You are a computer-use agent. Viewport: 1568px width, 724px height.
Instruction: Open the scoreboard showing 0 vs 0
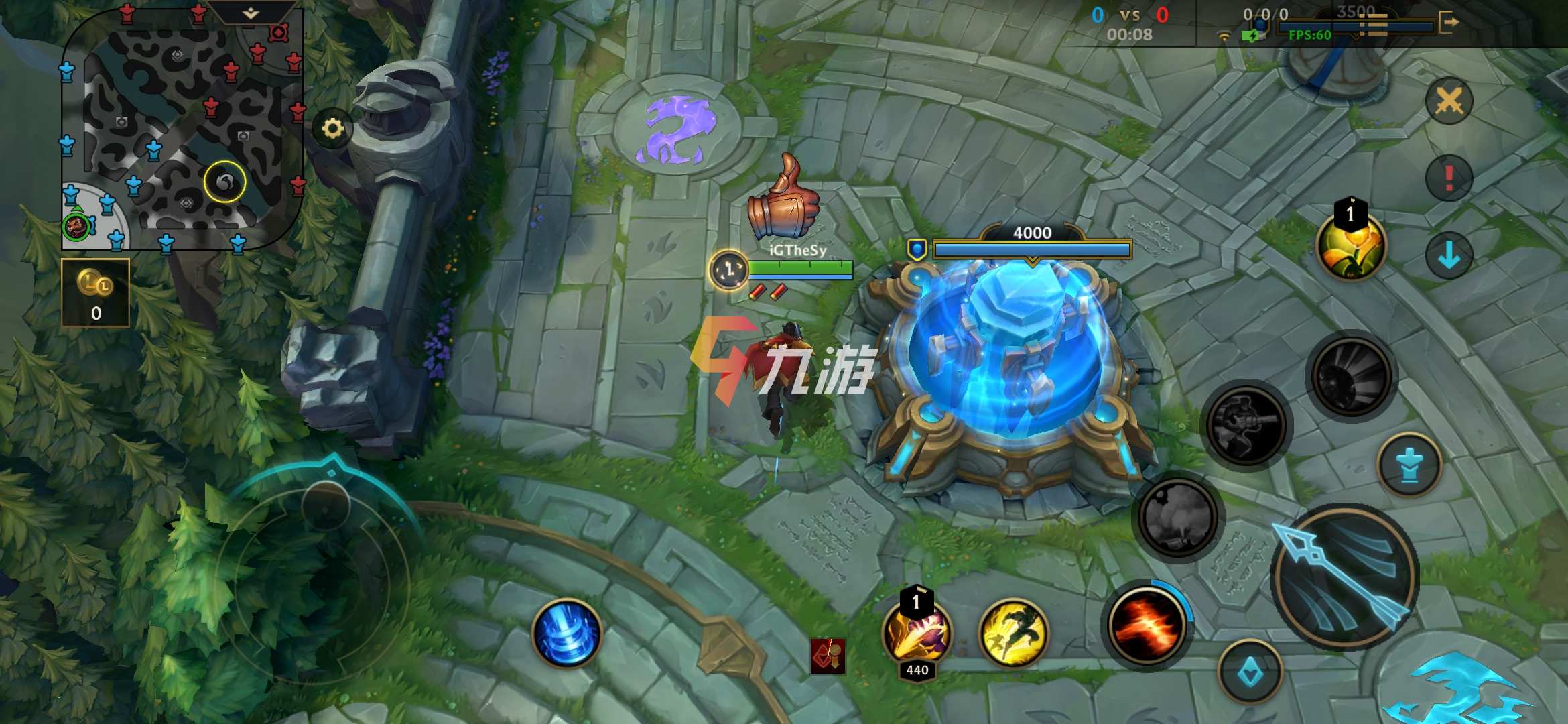(x=1130, y=23)
